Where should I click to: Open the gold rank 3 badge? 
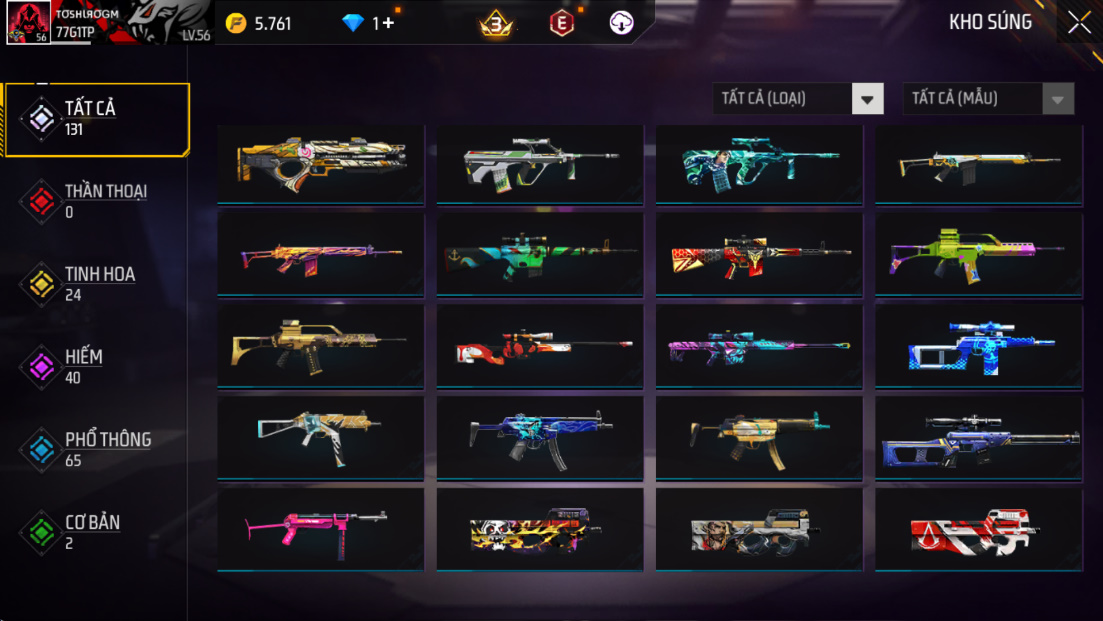pos(496,23)
